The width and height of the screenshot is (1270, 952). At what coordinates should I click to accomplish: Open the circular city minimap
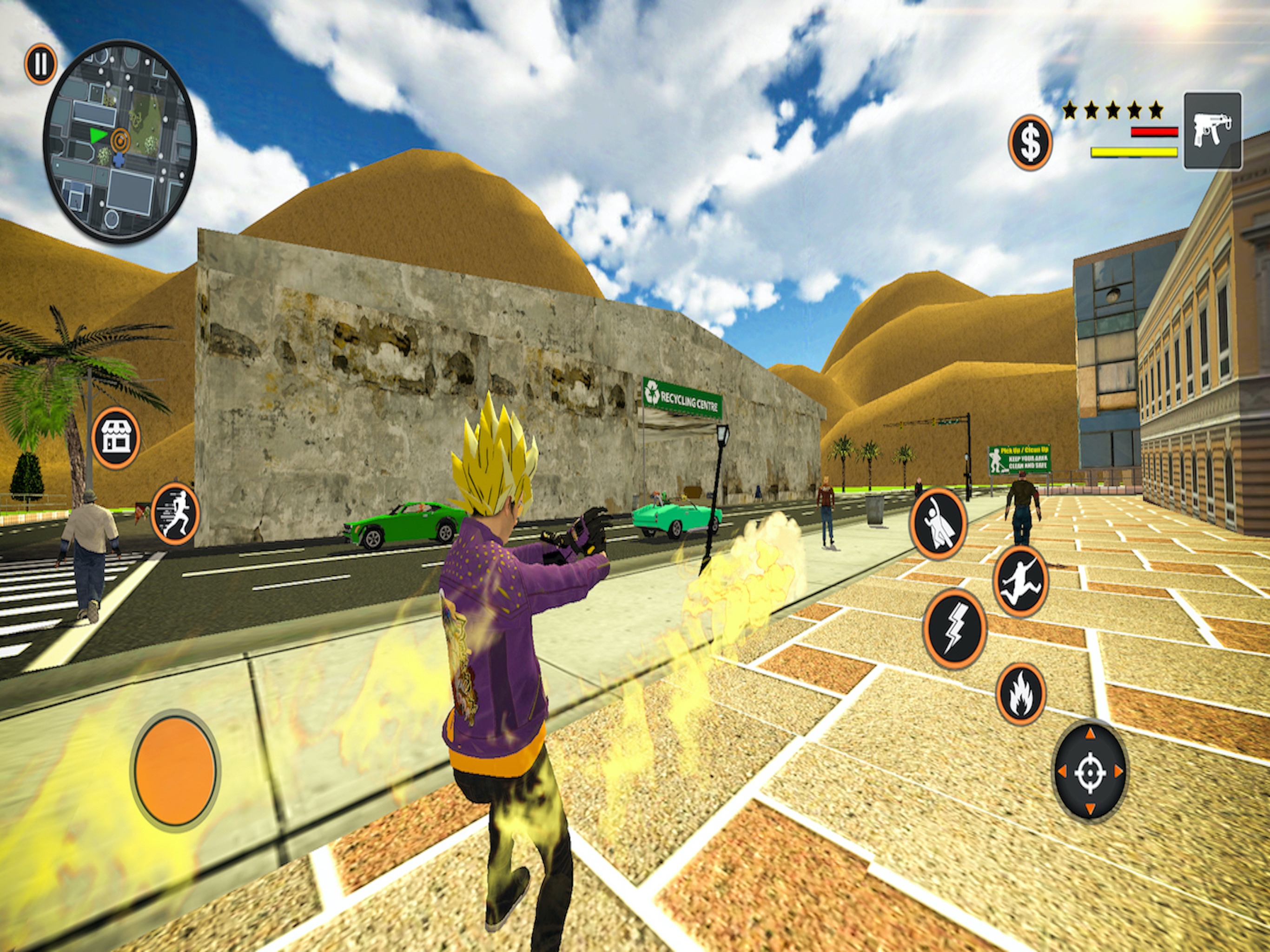[120, 141]
